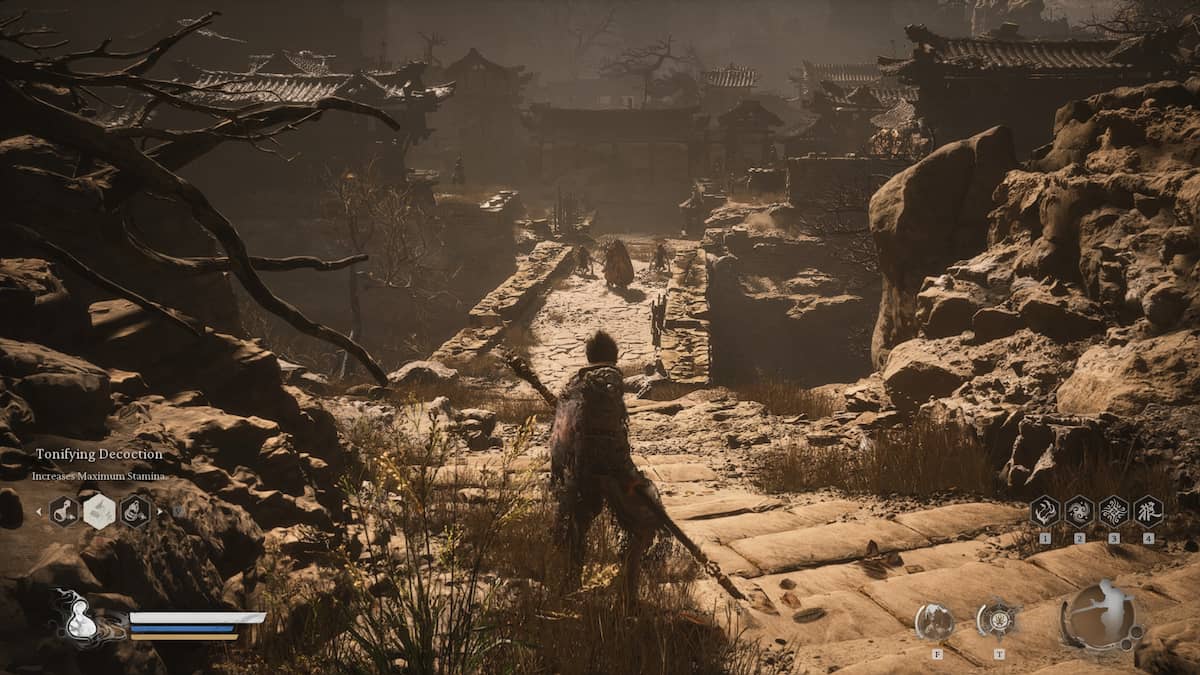The image size is (1200, 675).
Task: Trigger the calligraphy character spell in slot 4
Action: (1148, 511)
